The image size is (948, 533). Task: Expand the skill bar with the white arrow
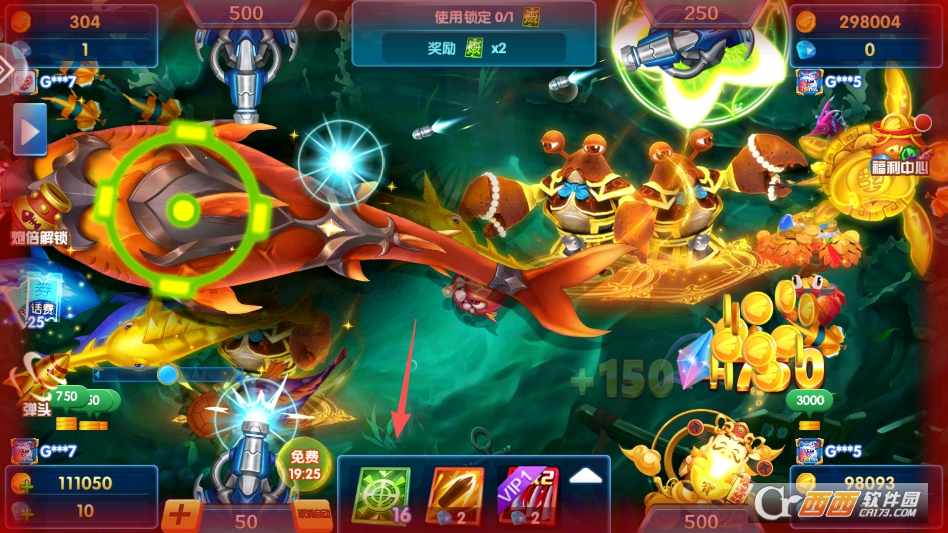[x=586, y=477]
